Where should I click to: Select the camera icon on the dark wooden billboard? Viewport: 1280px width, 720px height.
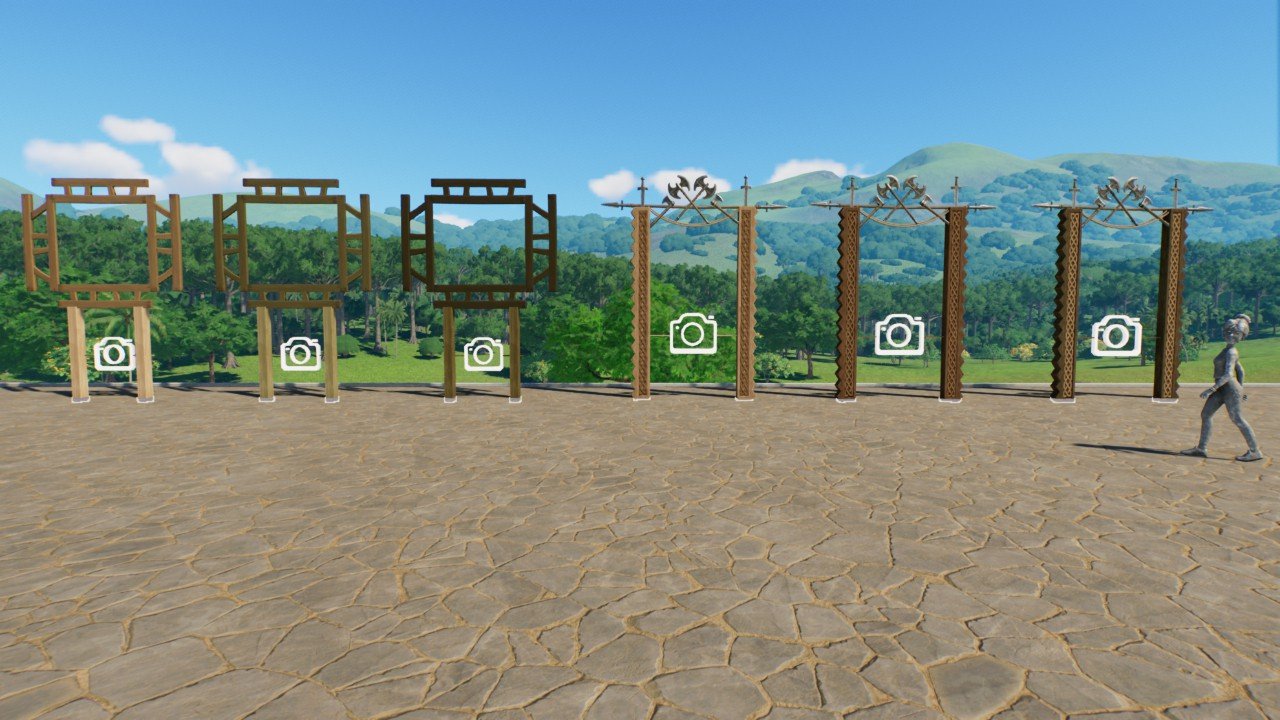[484, 352]
